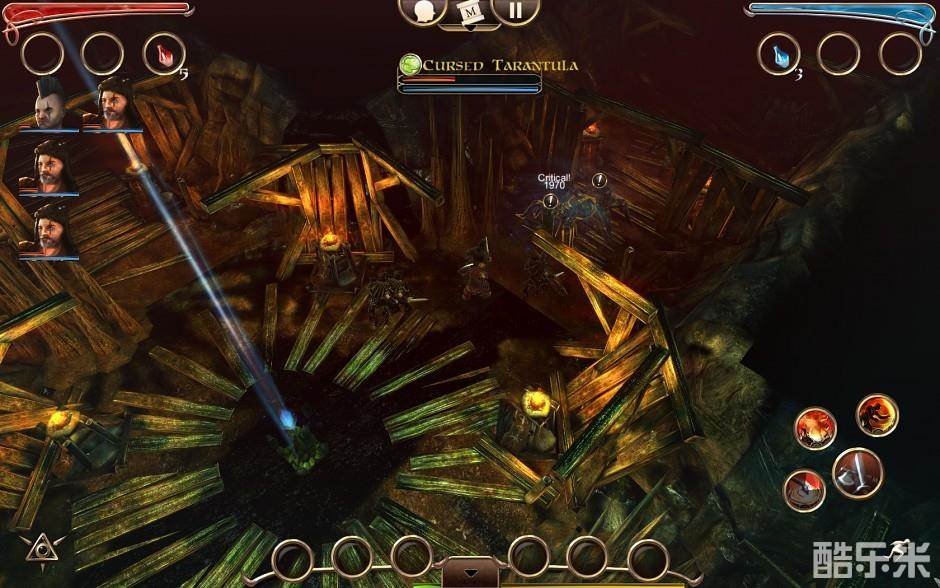
Task: Select the Cursed Tarantula green target icon
Action: pyautogui.click(x=410, y=65)
